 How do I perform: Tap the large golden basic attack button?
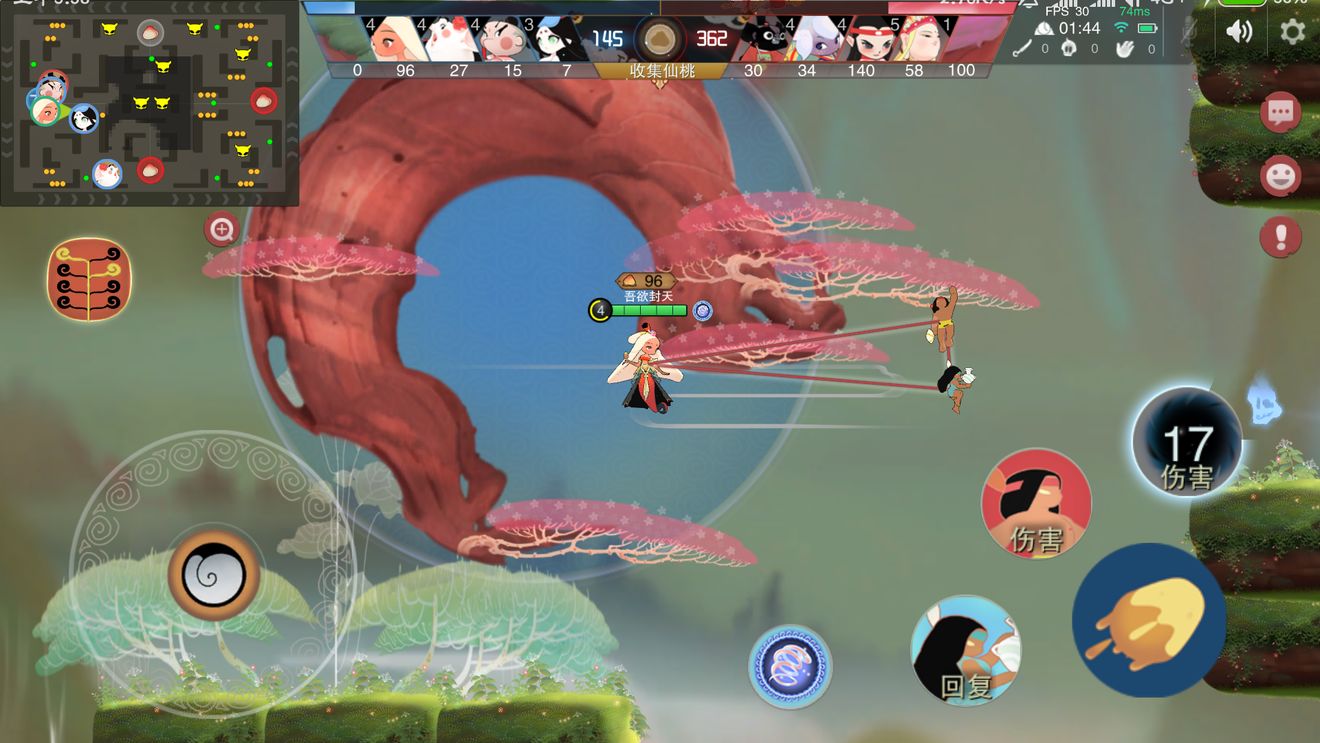[x=1149, y=620]
